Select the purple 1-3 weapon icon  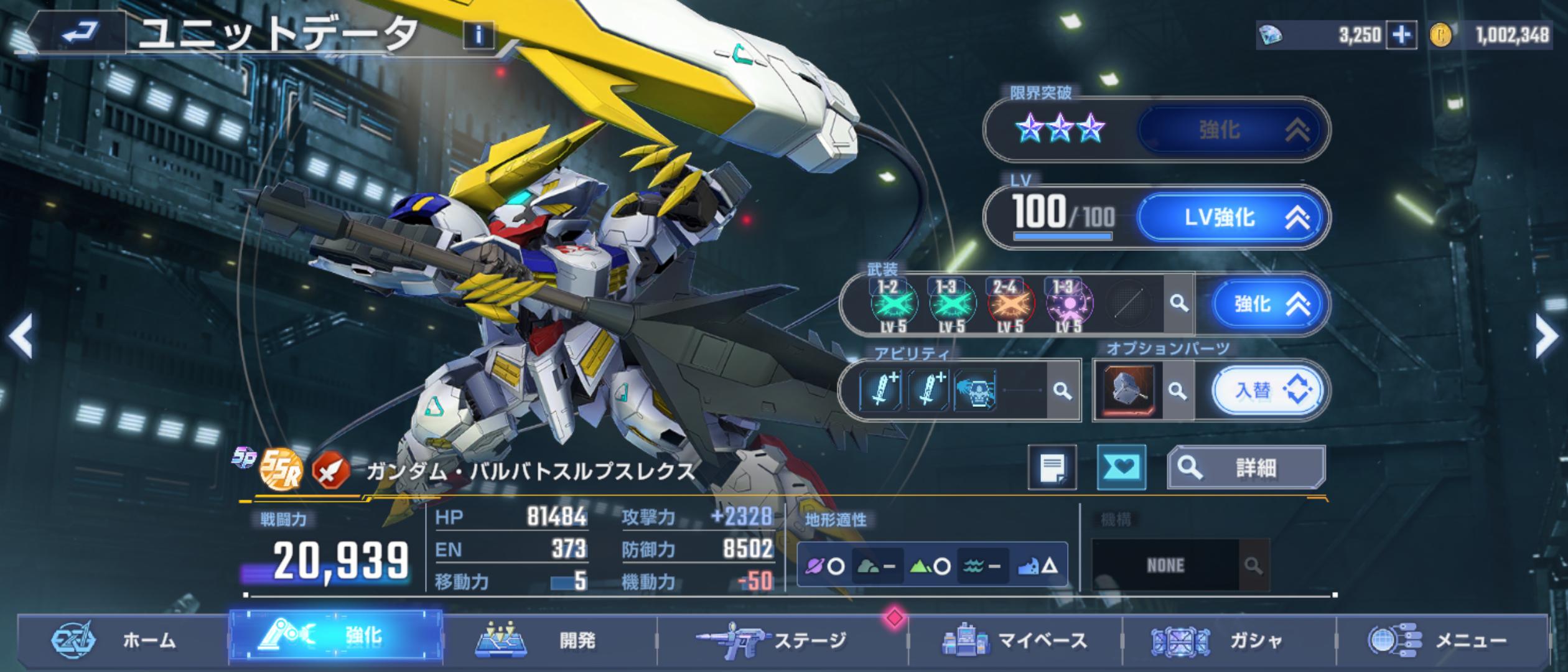(1068, 305)
